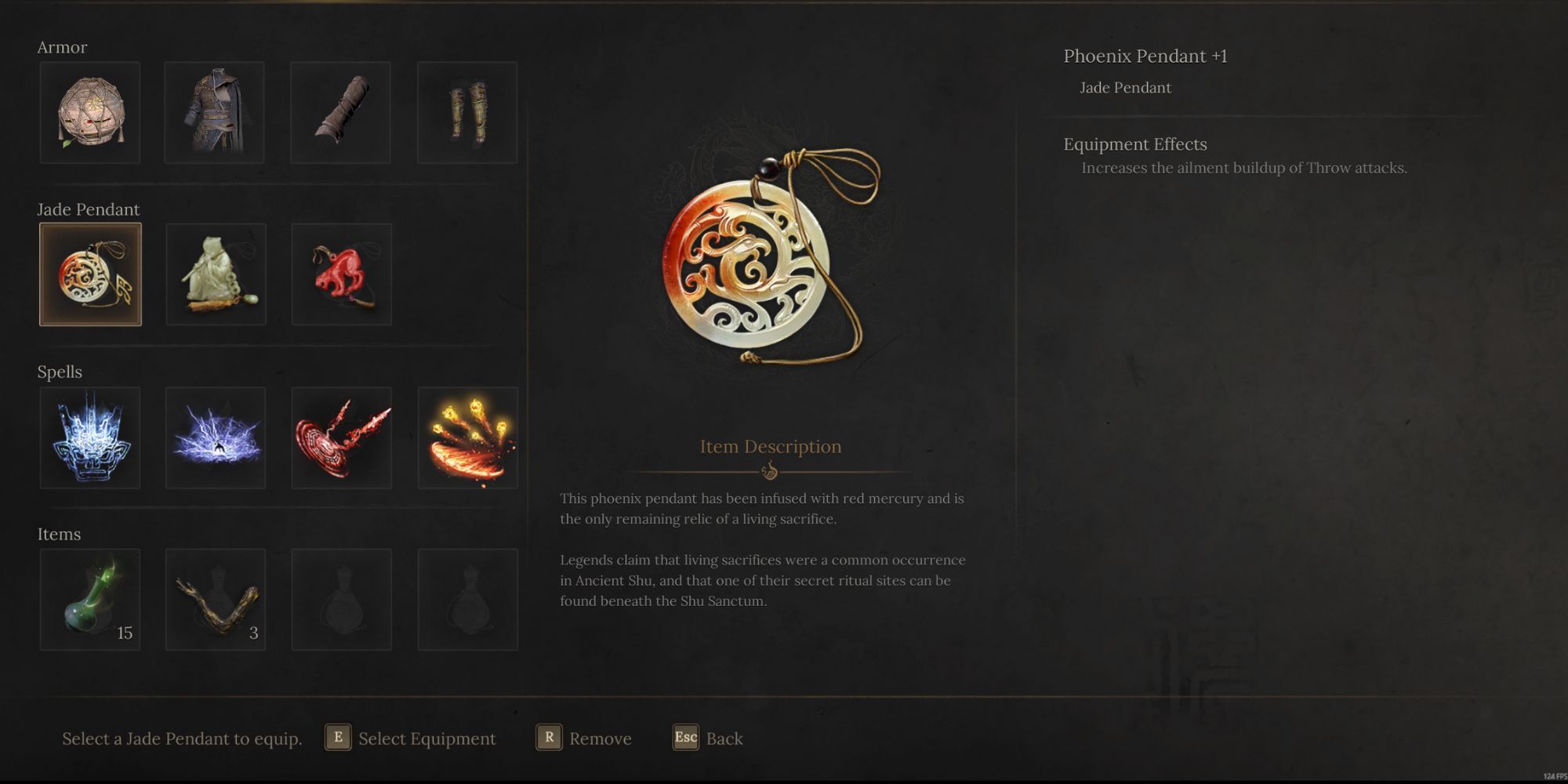Image resolution: width=1568 pixels, height=784 pixels.
Task: Select the arm wraps armor icon
Action: [x=341, y=111]
